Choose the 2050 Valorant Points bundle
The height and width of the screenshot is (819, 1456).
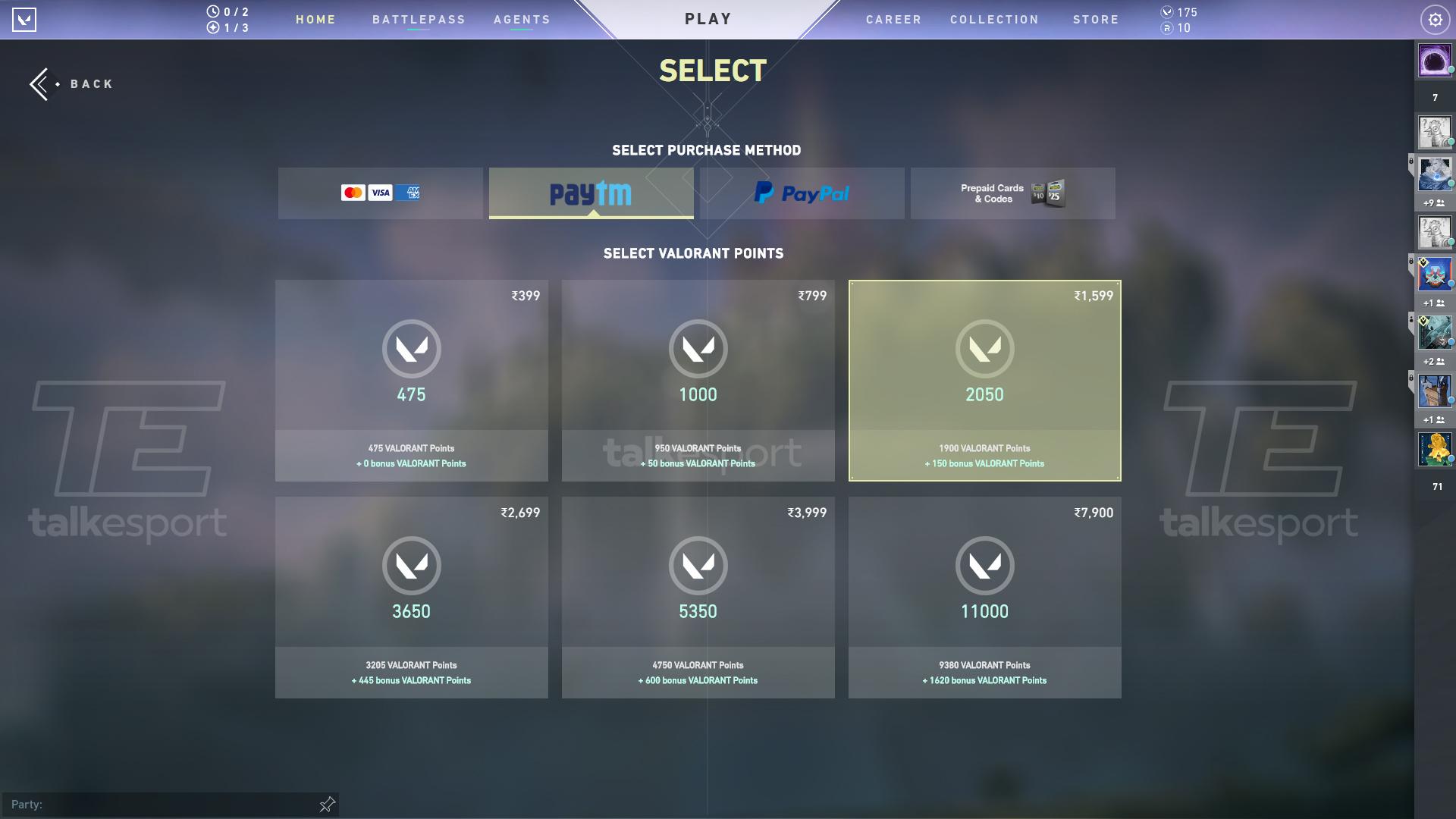(984, 380)
